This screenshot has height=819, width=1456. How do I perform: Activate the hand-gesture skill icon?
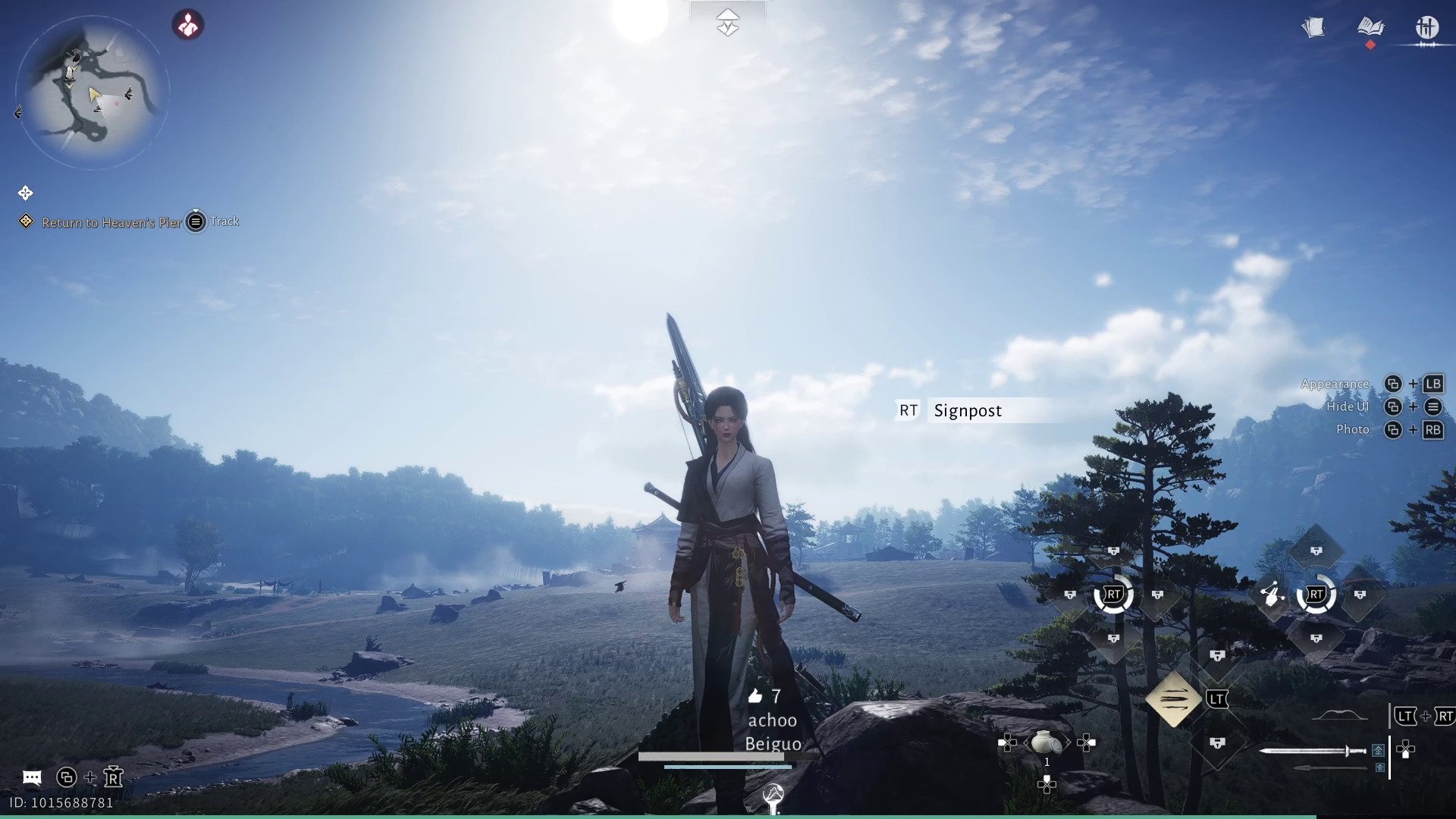(1272, 595)
